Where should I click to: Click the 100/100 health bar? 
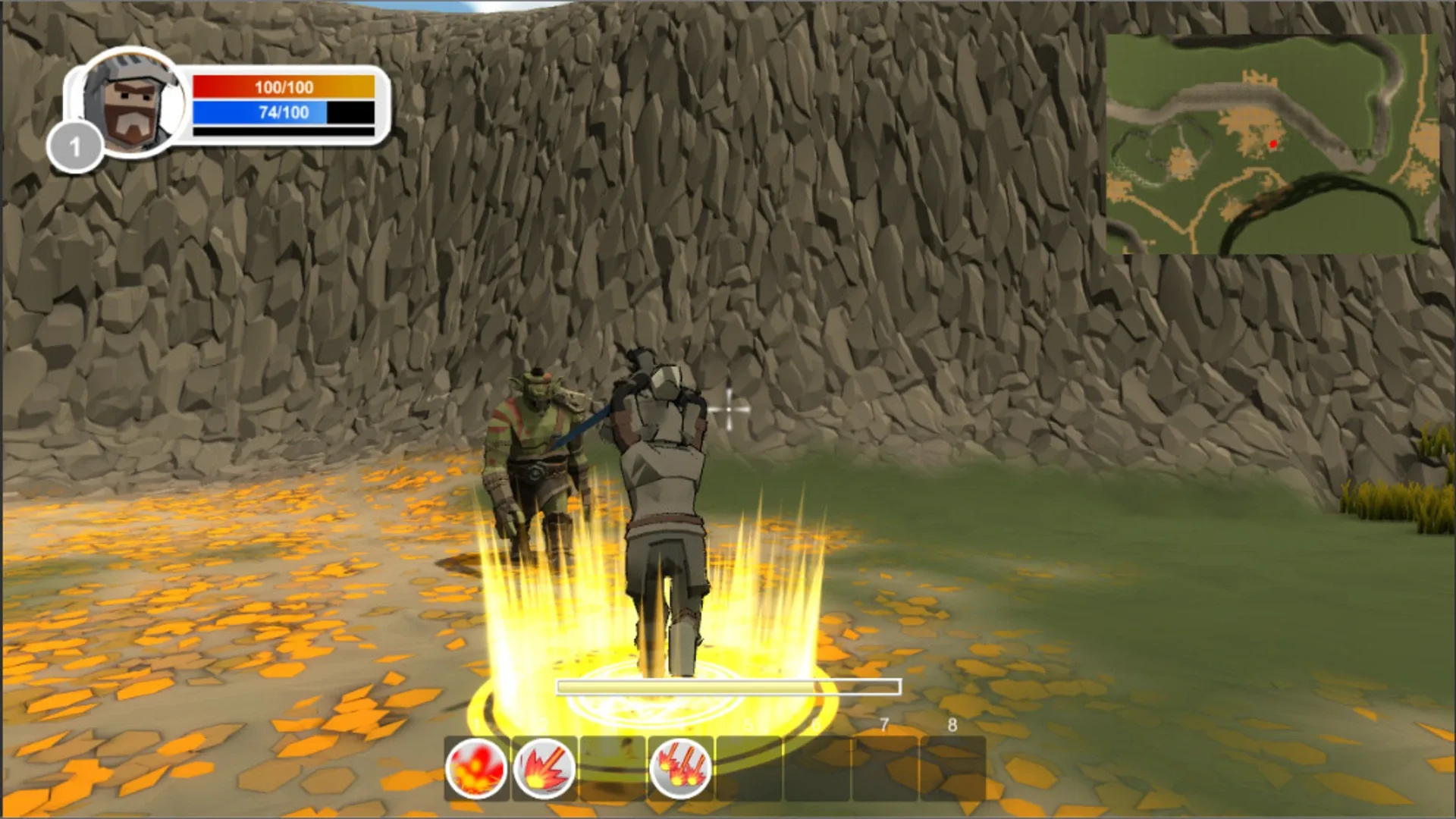click(283, 87)
